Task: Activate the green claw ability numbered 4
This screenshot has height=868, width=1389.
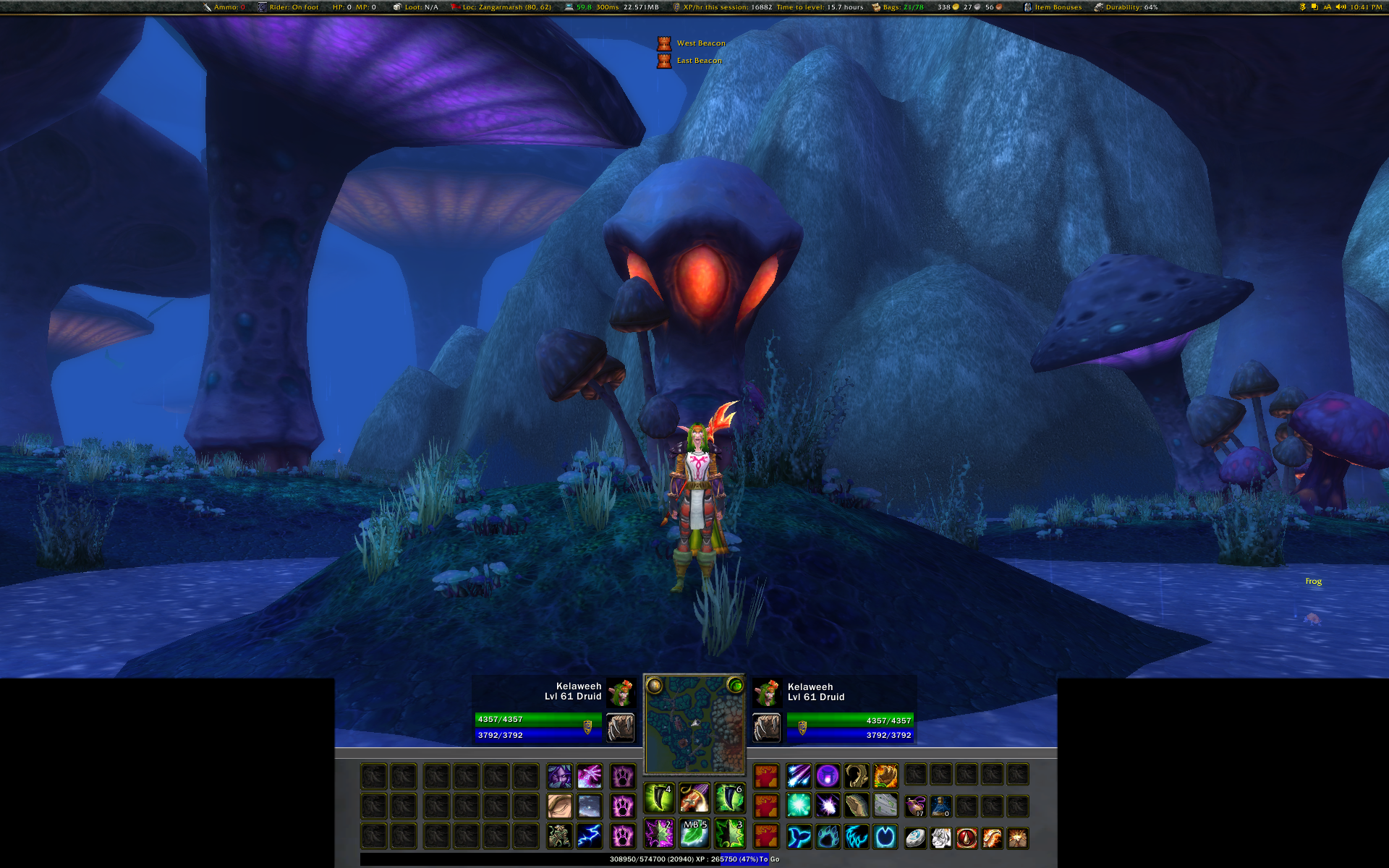Action: [658, 799]
